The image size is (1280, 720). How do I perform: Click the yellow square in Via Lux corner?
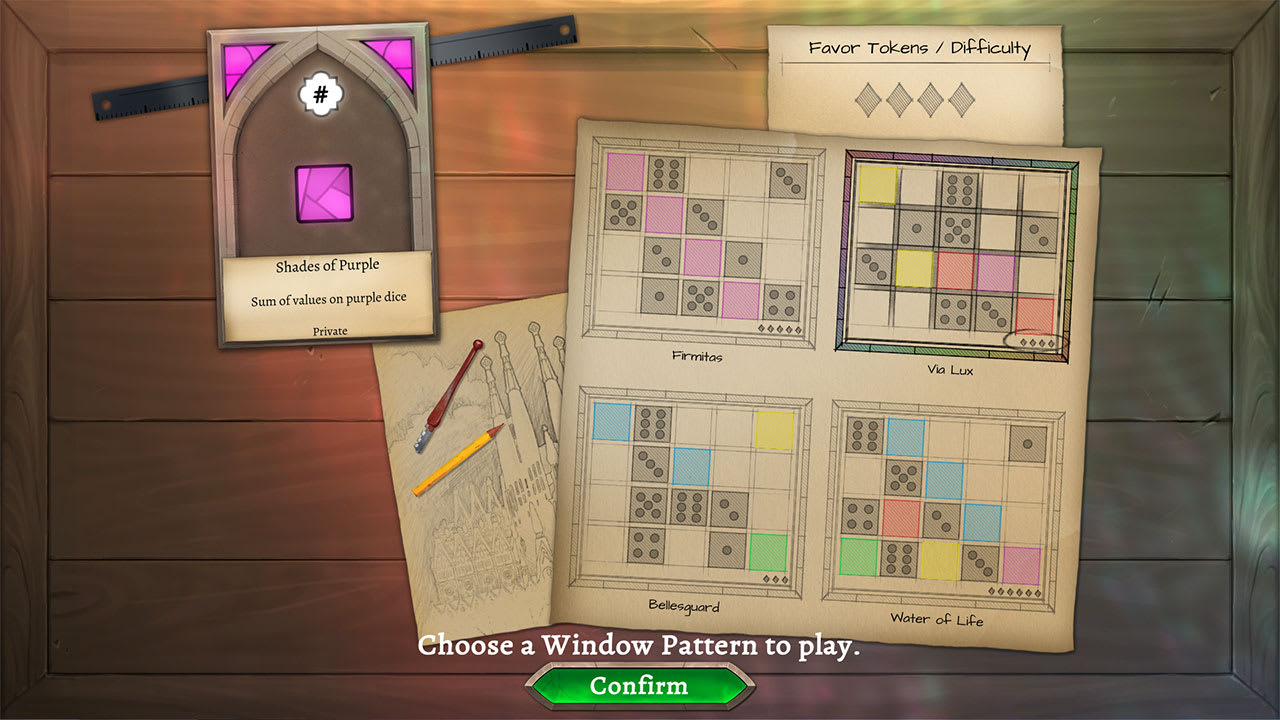coord(878,184)
